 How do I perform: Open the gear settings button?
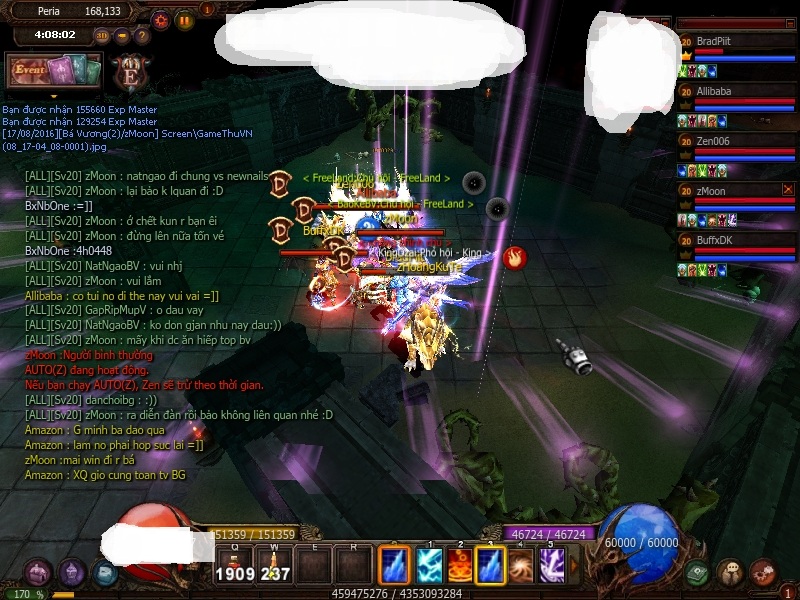click(x=161, y=19)
